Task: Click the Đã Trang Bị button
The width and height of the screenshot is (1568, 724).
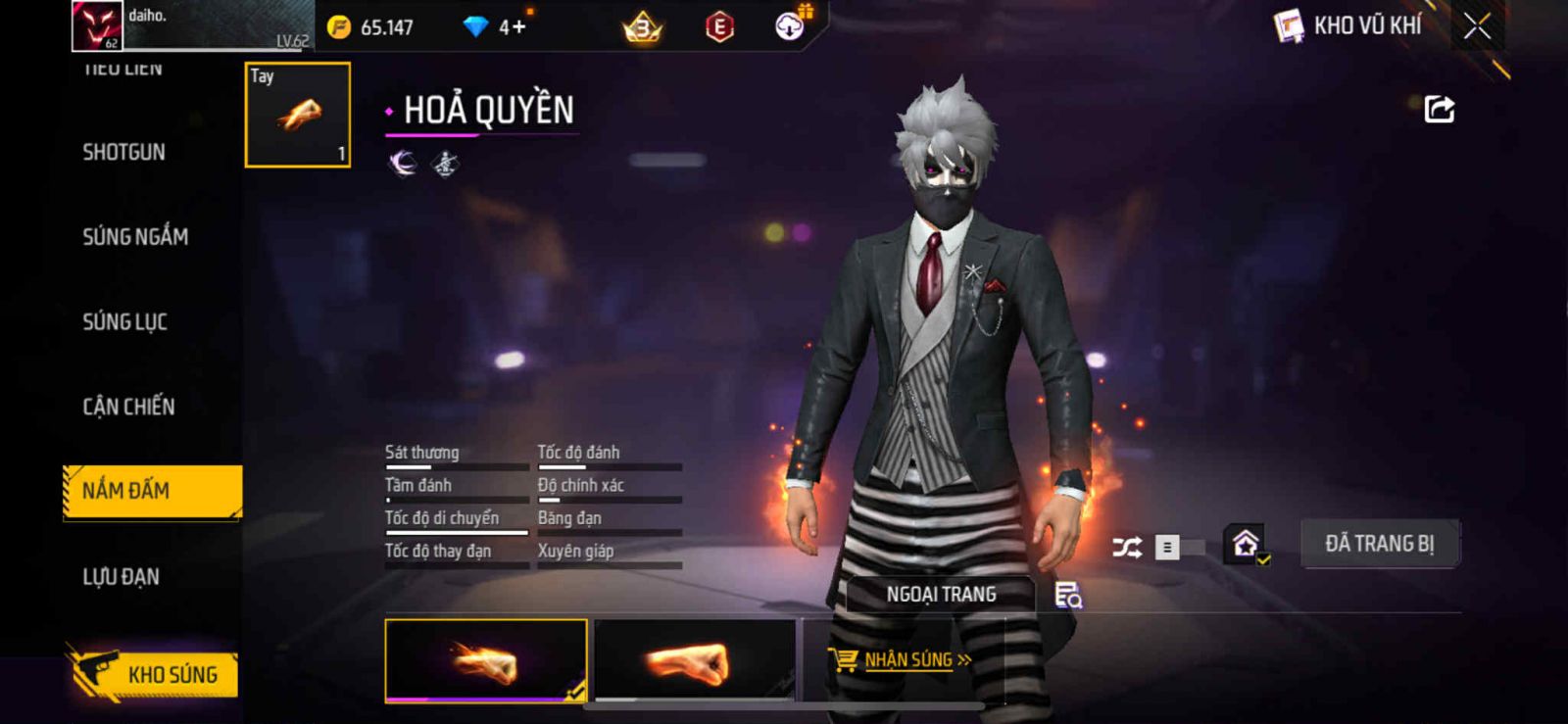Action: coord(1379,544)
